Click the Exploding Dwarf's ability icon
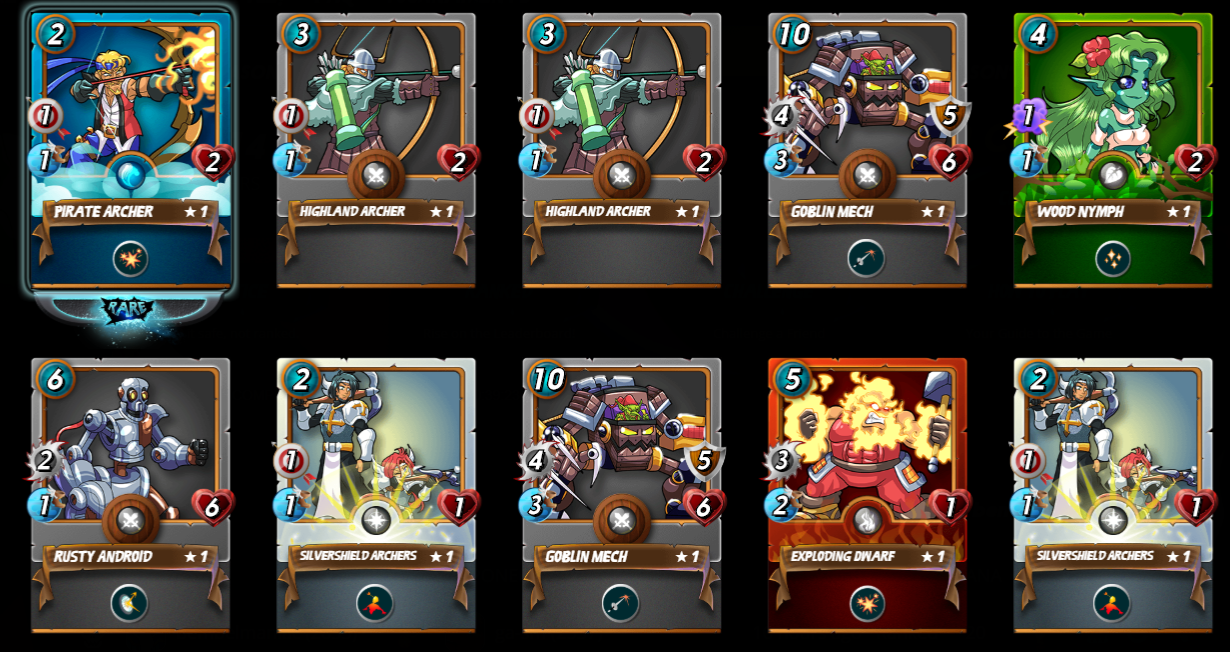Image resolution: width=1230 pixels, height=652 pixels. click(867, 603)
